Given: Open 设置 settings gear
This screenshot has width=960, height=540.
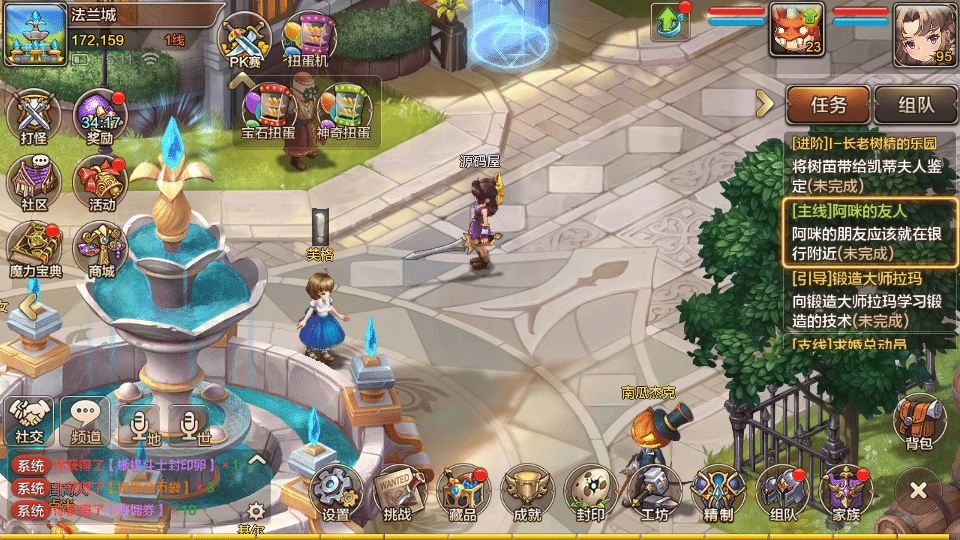Looking at the screenshot, I should [x=336, y=492].
